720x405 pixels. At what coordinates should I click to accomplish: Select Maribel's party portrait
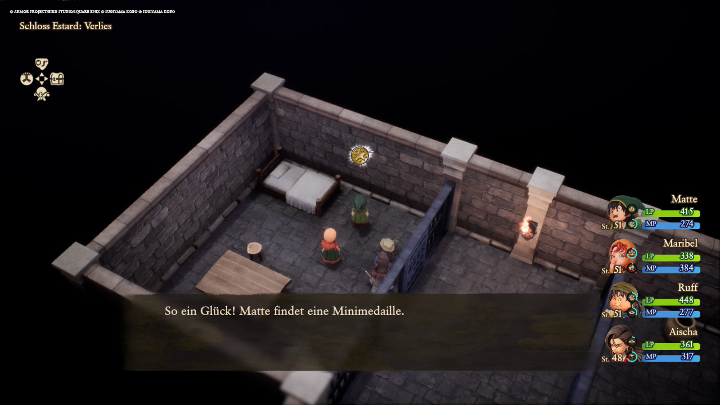[x=624, y=256]
